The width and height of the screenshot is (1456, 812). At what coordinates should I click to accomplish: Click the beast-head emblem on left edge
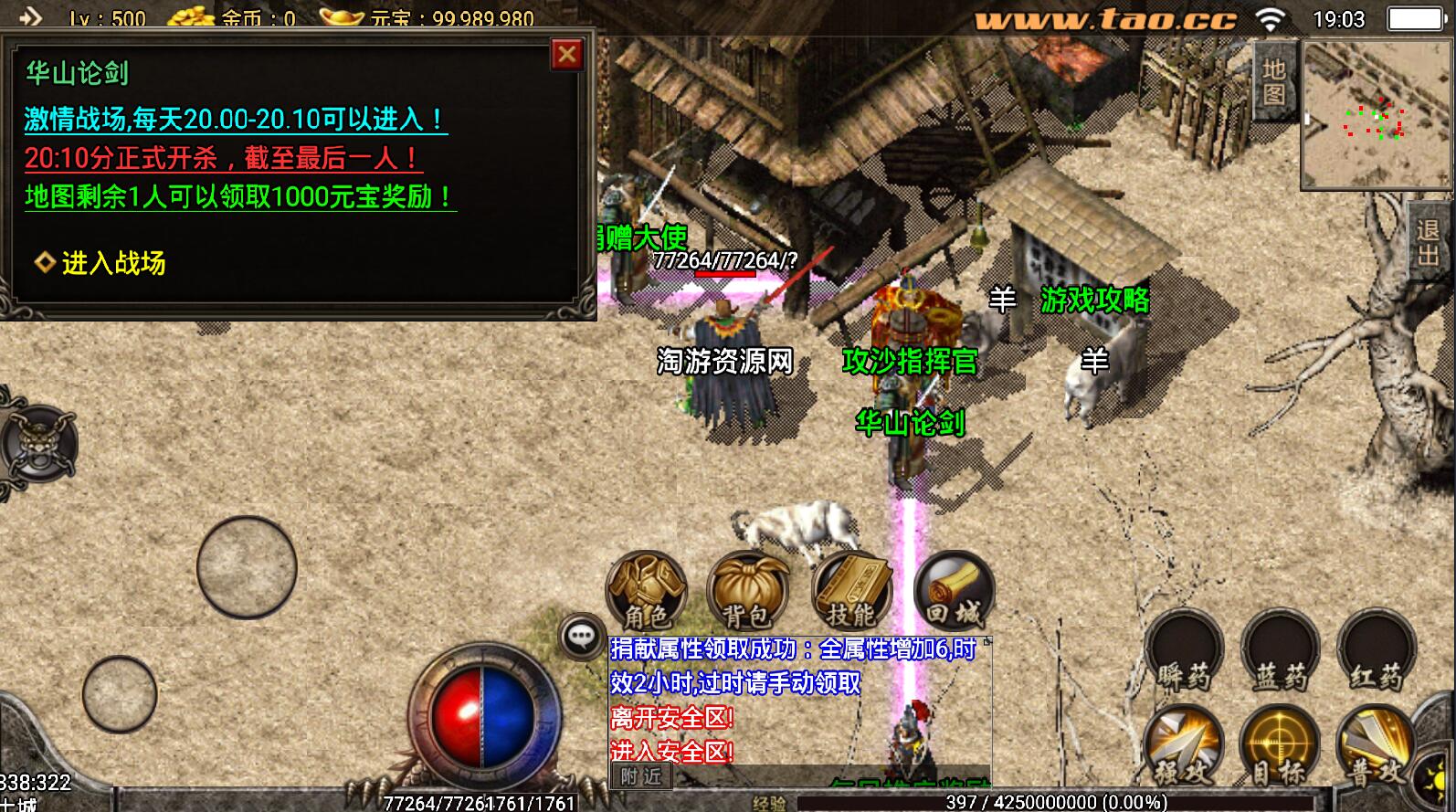click(x=37, y=445)
